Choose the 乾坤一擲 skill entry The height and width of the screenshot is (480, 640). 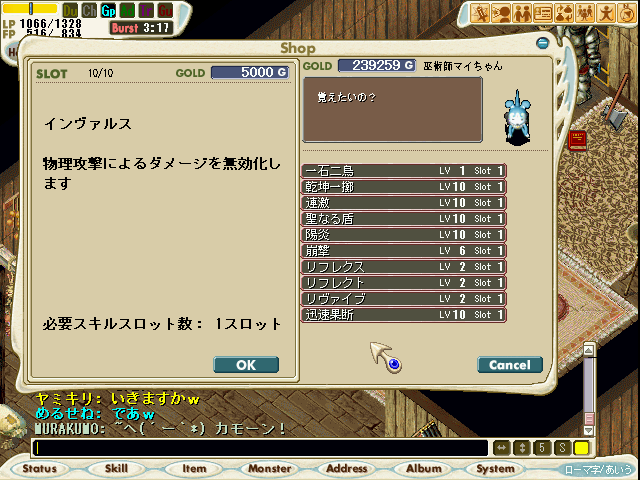click(x=403, y=187)
